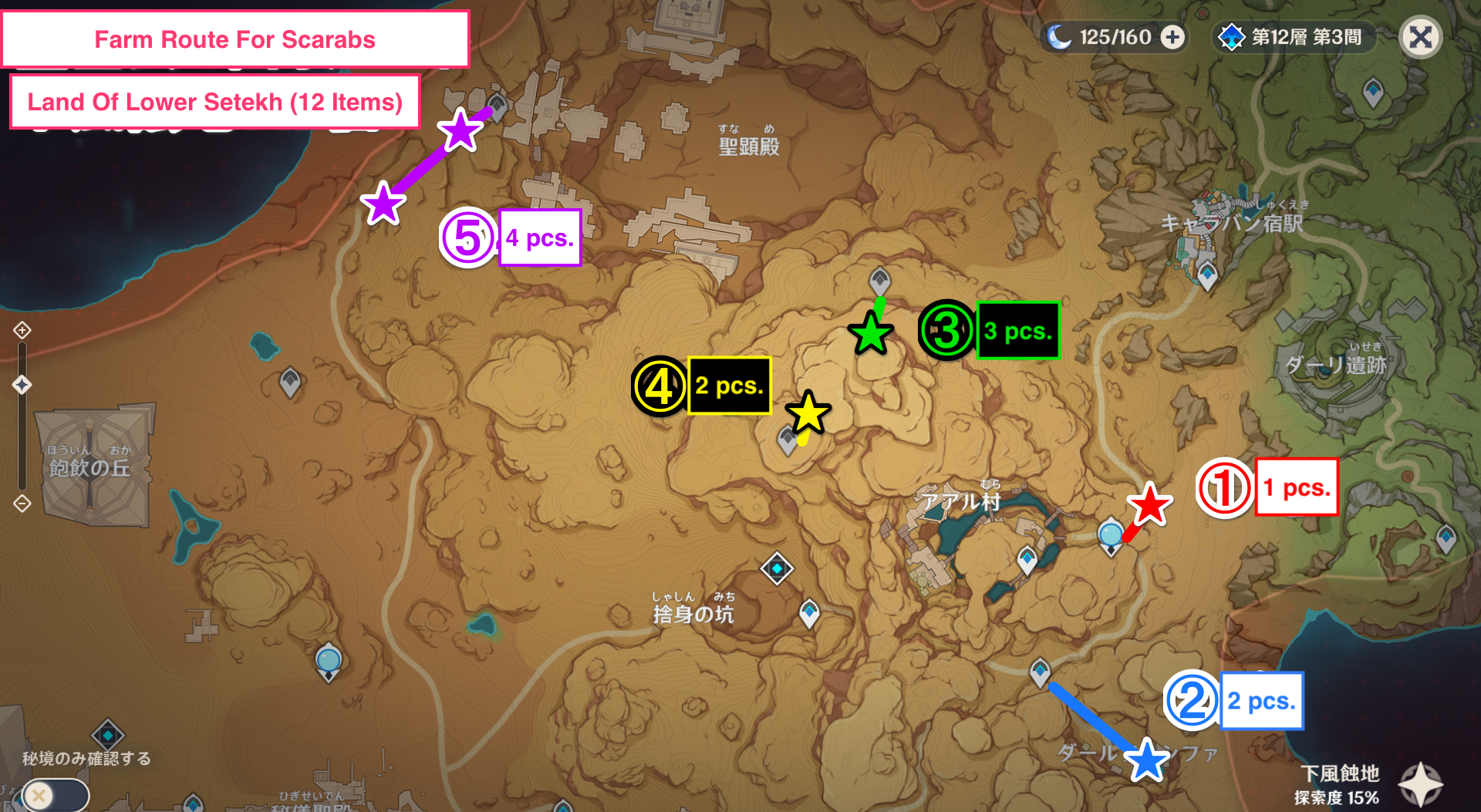Click the circled ⑤ marker near the purple route
Image resolution: width=1481 pixels, height=812 pixels.
467,237
